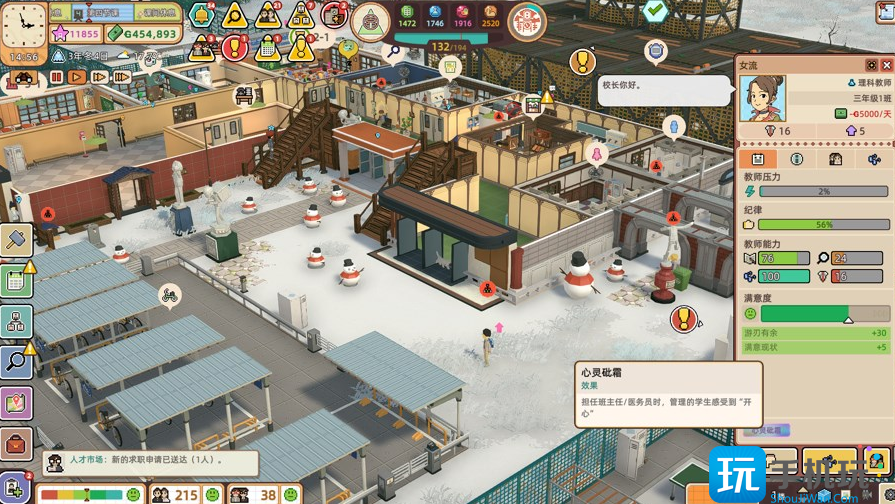
Task: Open the talent market notification message
Action: pos(150,462)
